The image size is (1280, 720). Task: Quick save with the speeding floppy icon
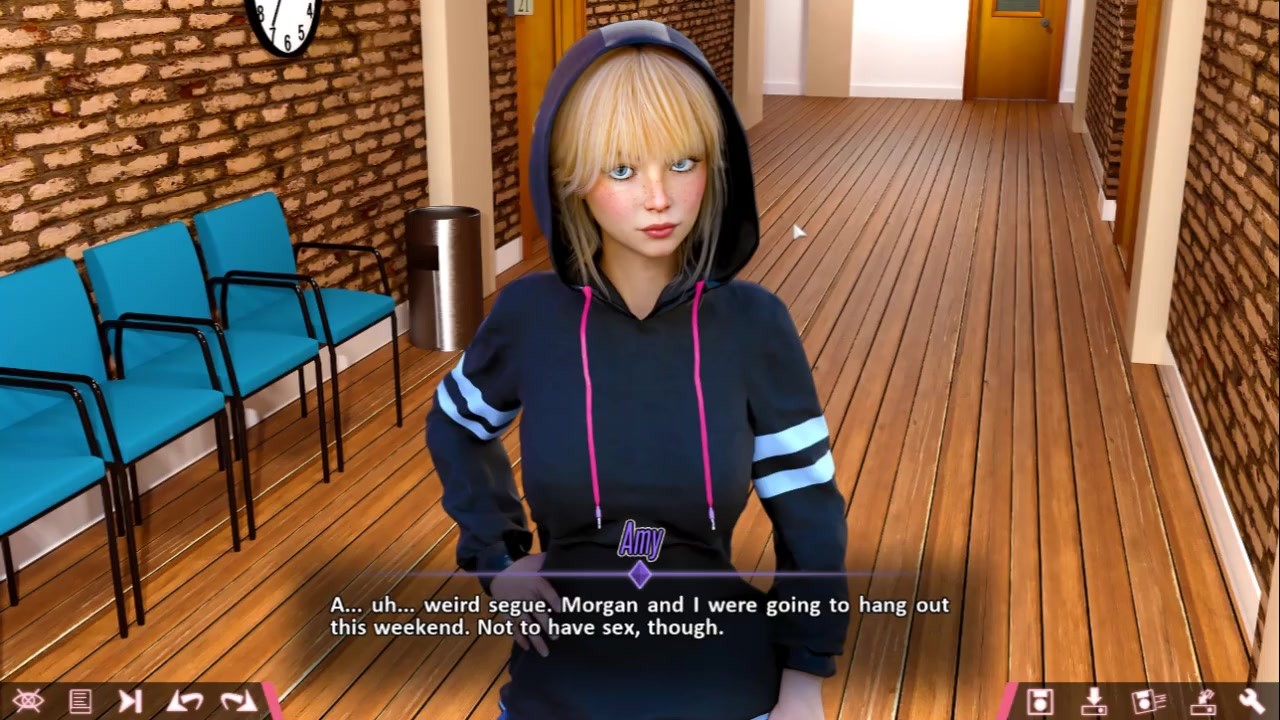1147,701
